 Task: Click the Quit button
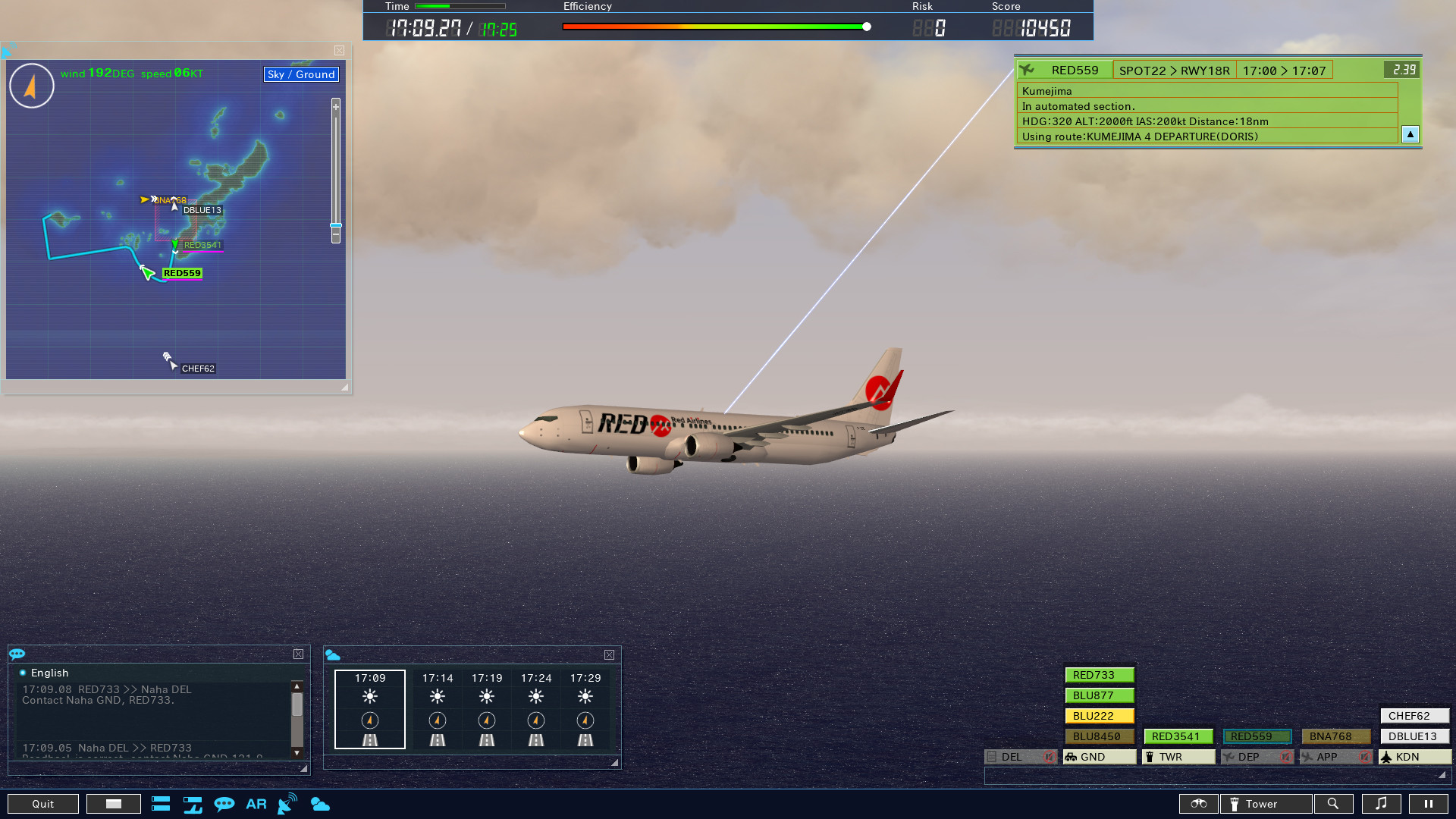[43, 804]
